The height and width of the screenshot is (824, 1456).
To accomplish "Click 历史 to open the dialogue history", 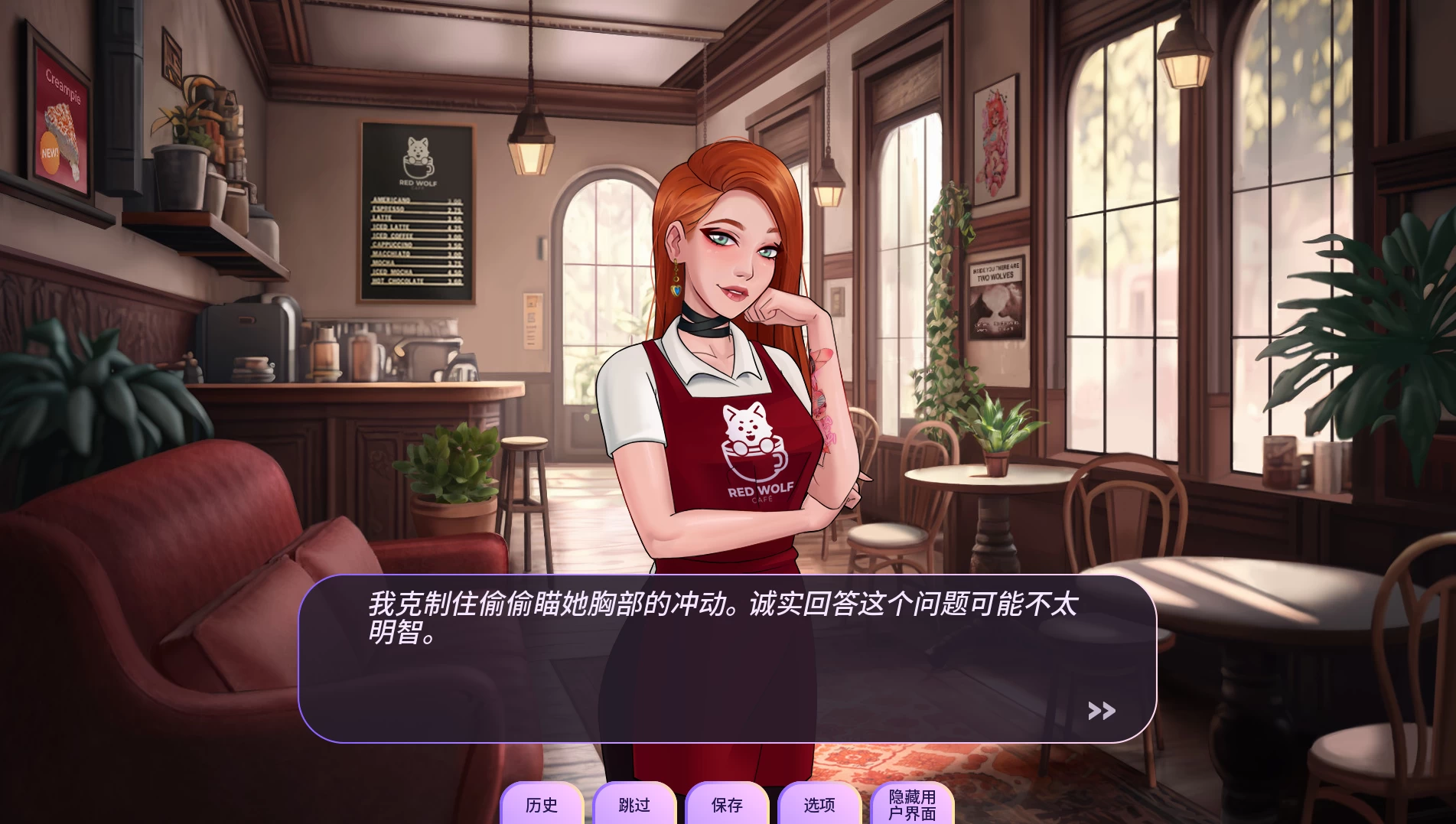I will pos(542,806).
